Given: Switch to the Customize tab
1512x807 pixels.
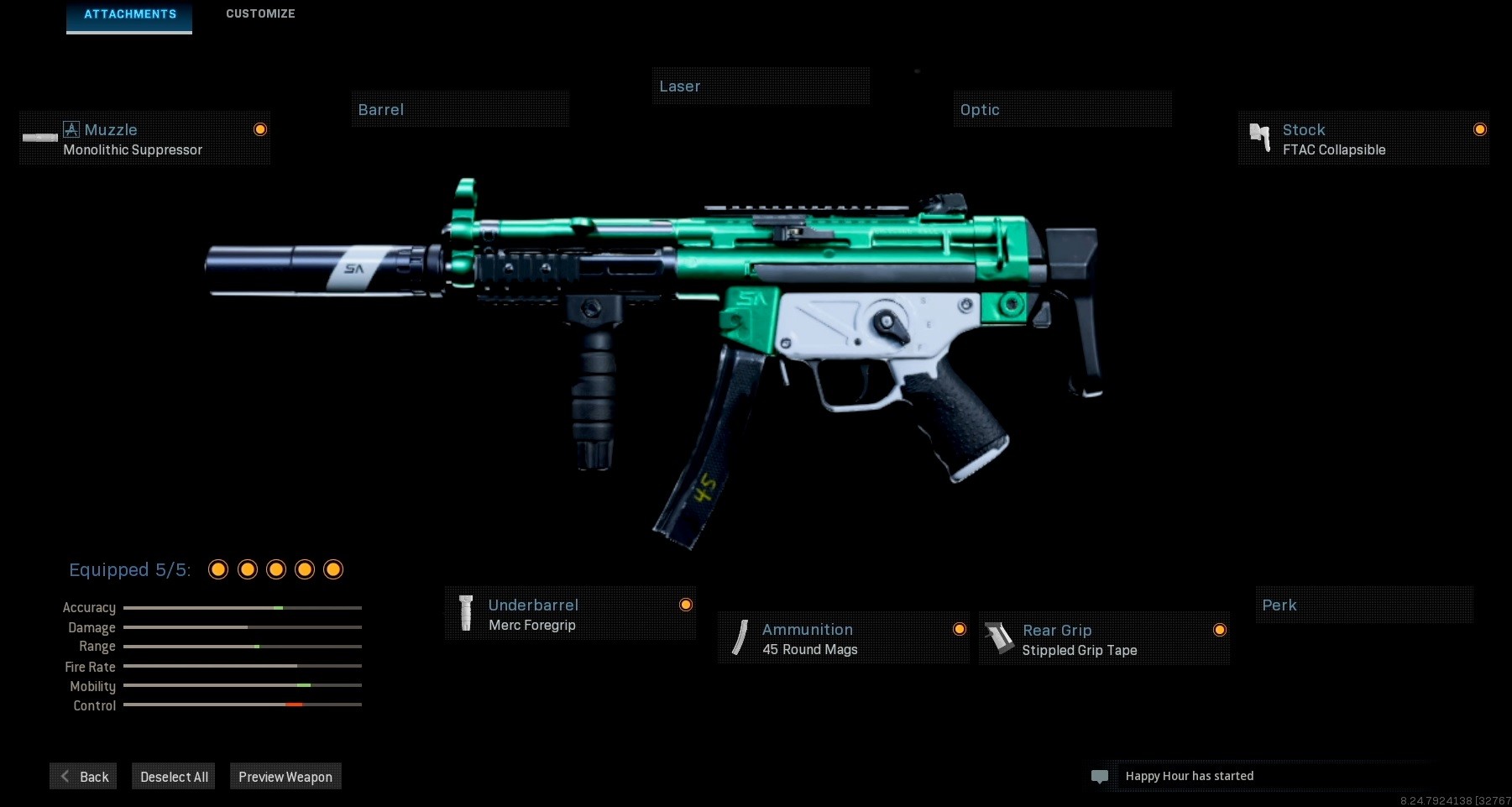Looking at the screenshot, I should (x=259, y=13).
